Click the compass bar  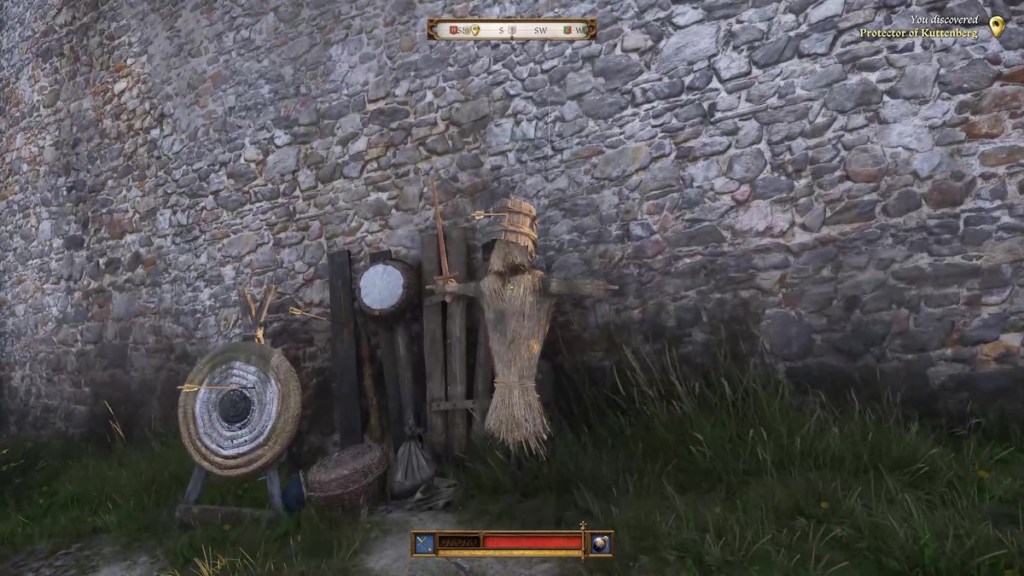tap(511, 30)
